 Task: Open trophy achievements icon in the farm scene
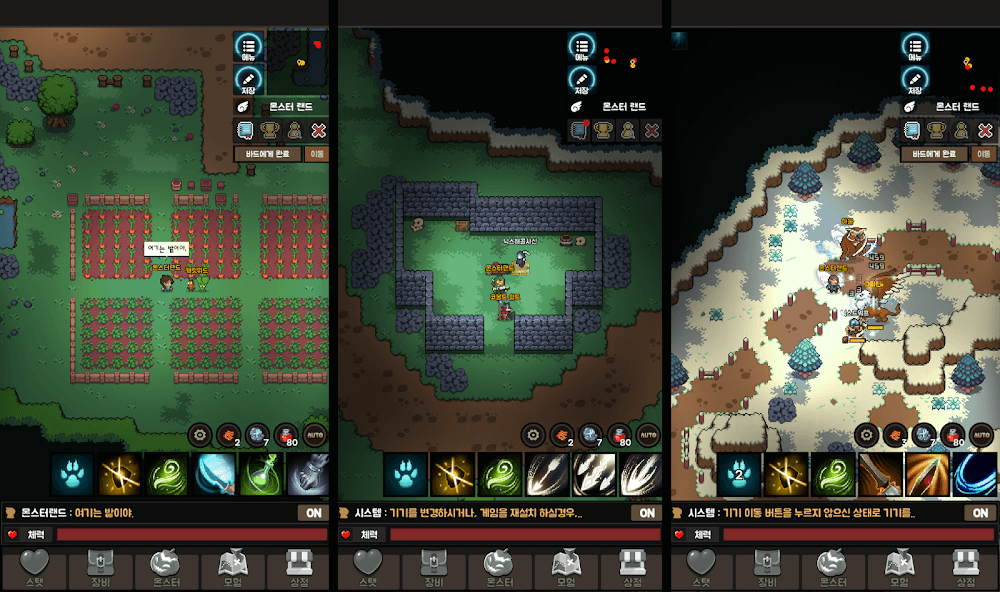[269, 130]
